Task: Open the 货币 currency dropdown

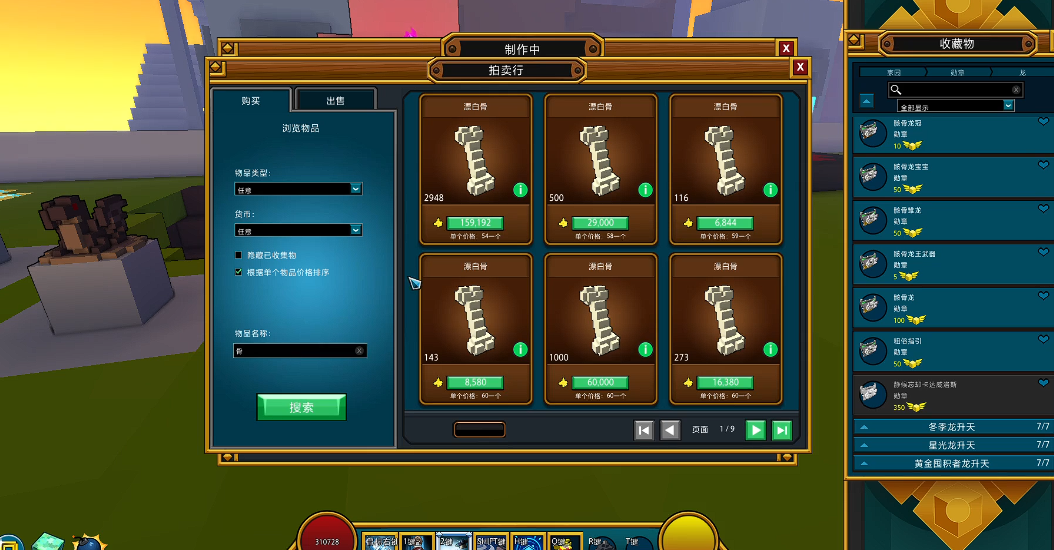Action: click(298, 230)
